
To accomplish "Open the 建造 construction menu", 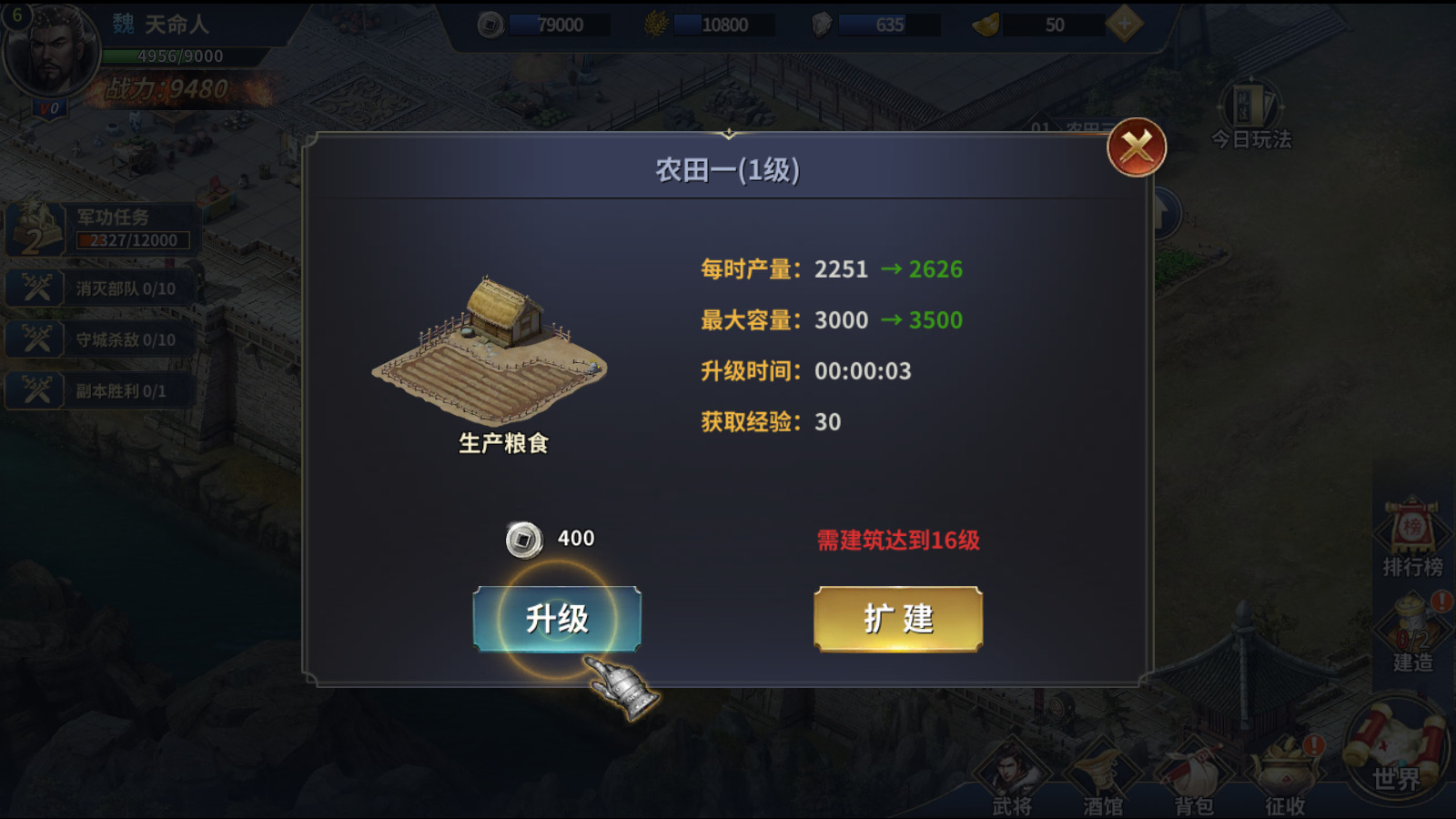I will (1412, 632).
